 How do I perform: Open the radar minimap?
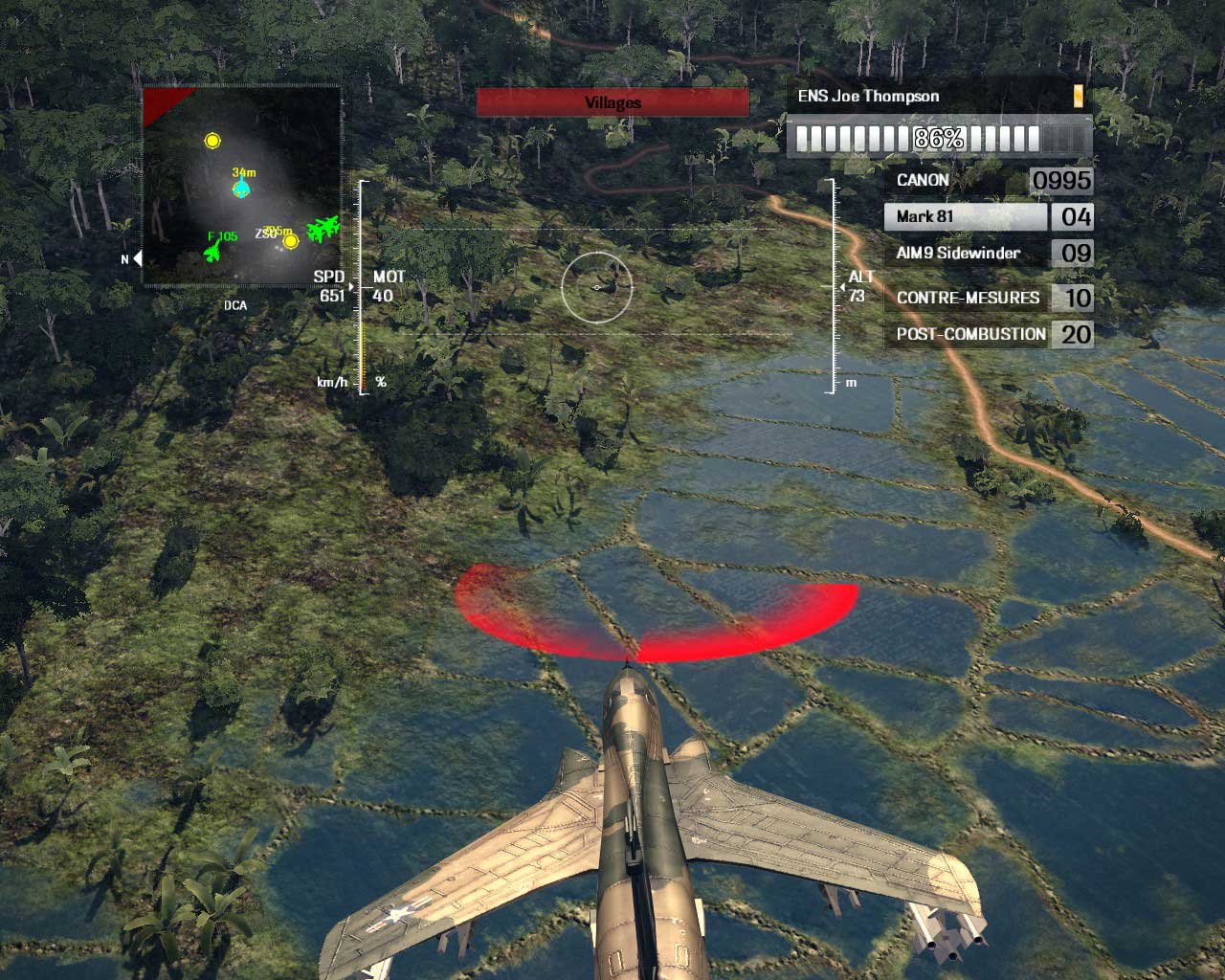click(241, 187)
